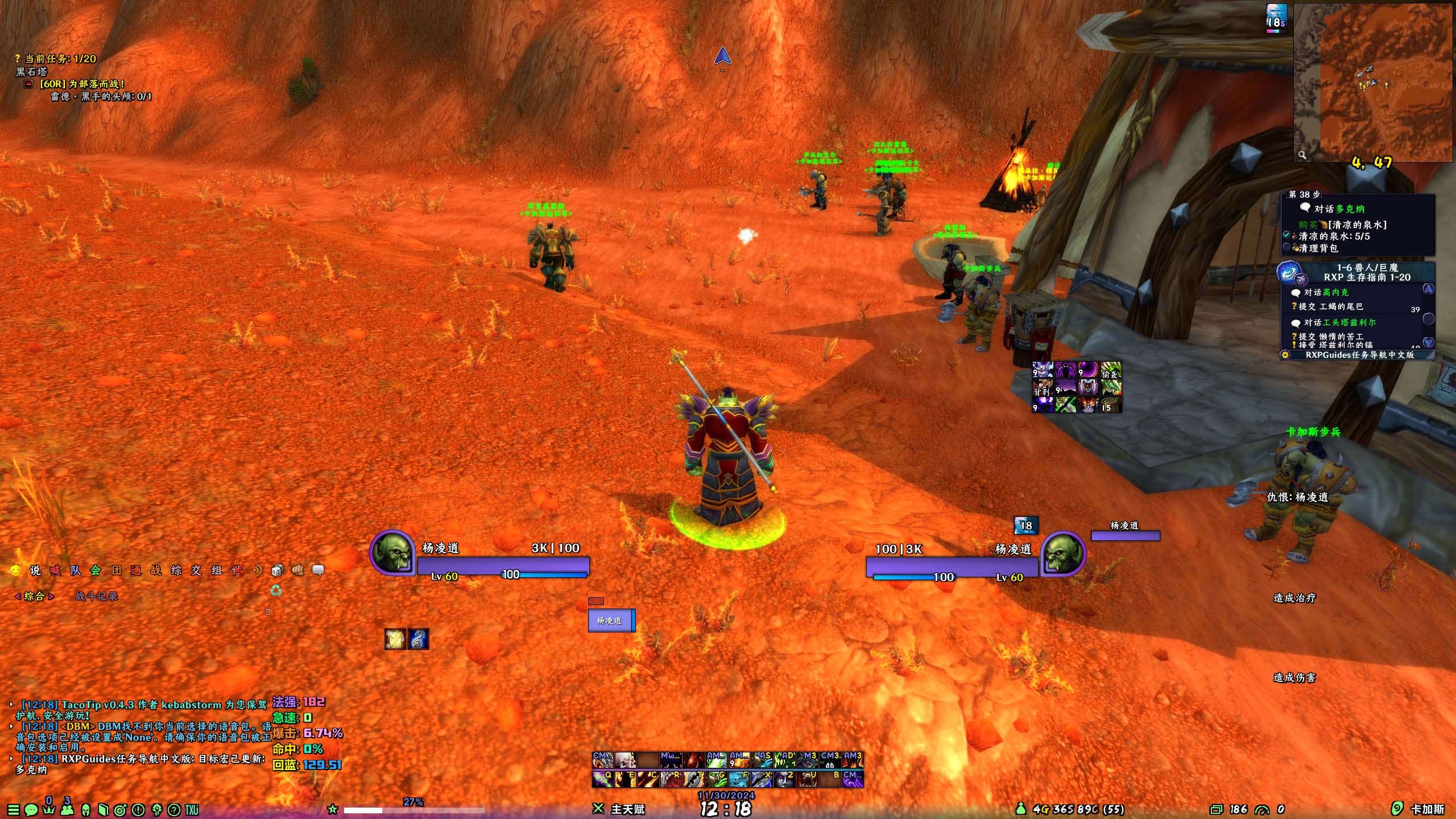
Task: Activate the ability bound to Q
Action: pos(603,779)
